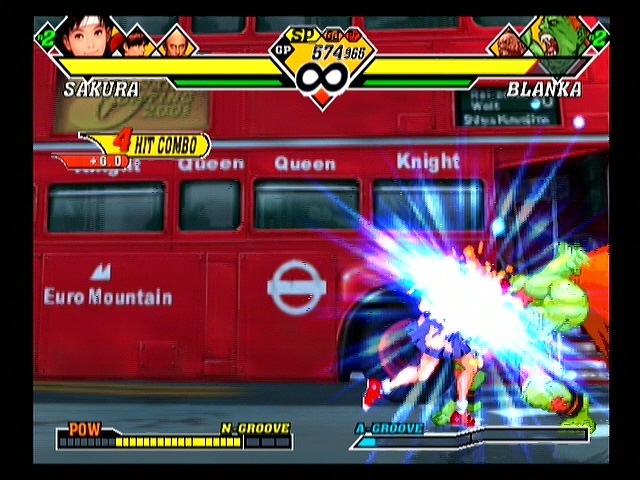Image resolution: width=640 pixels, height=480 pixels.
Task: Select Blanka's large green portrait
Action: (x=559, y=37)
